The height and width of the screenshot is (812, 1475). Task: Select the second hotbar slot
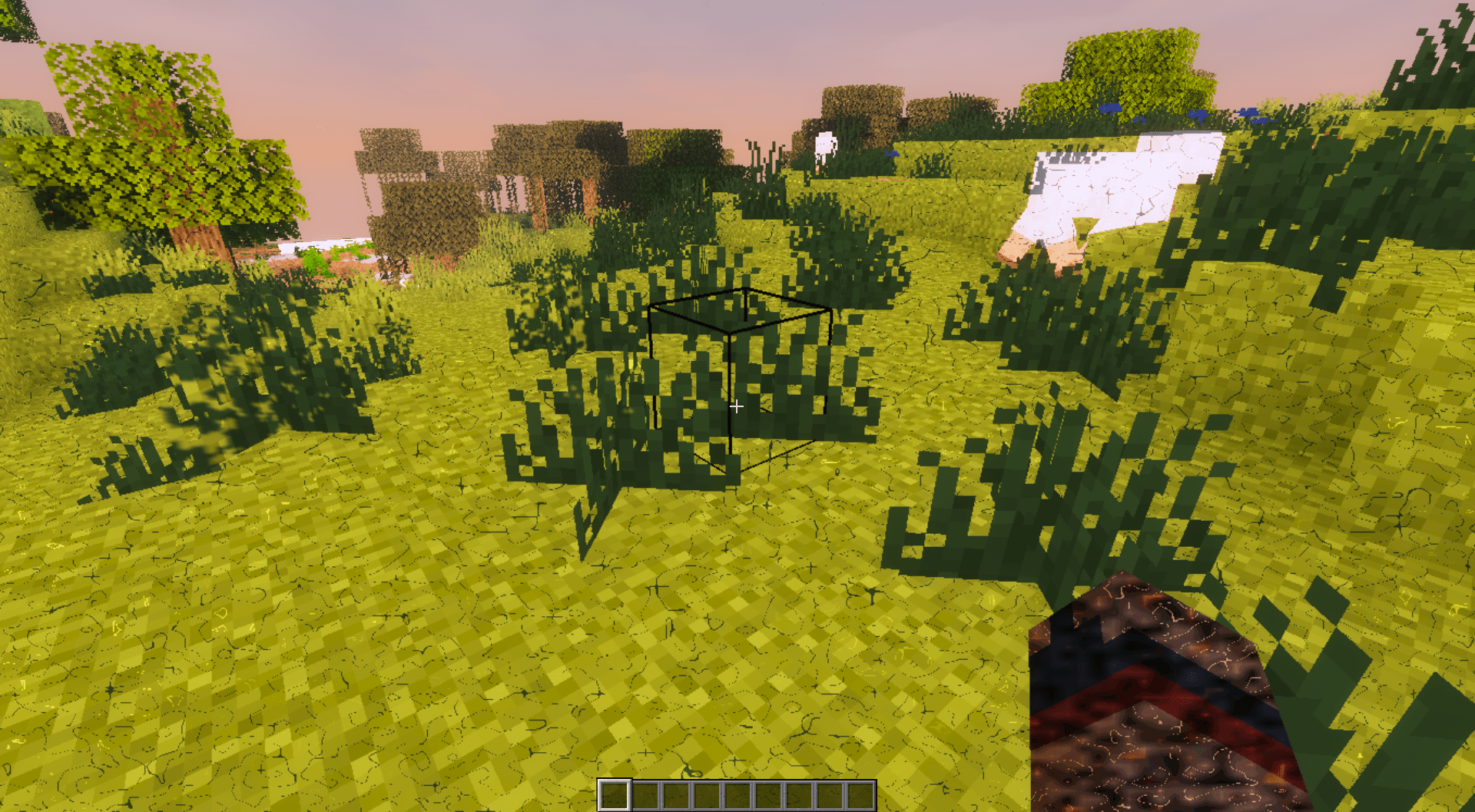click(x=645, y=794)
